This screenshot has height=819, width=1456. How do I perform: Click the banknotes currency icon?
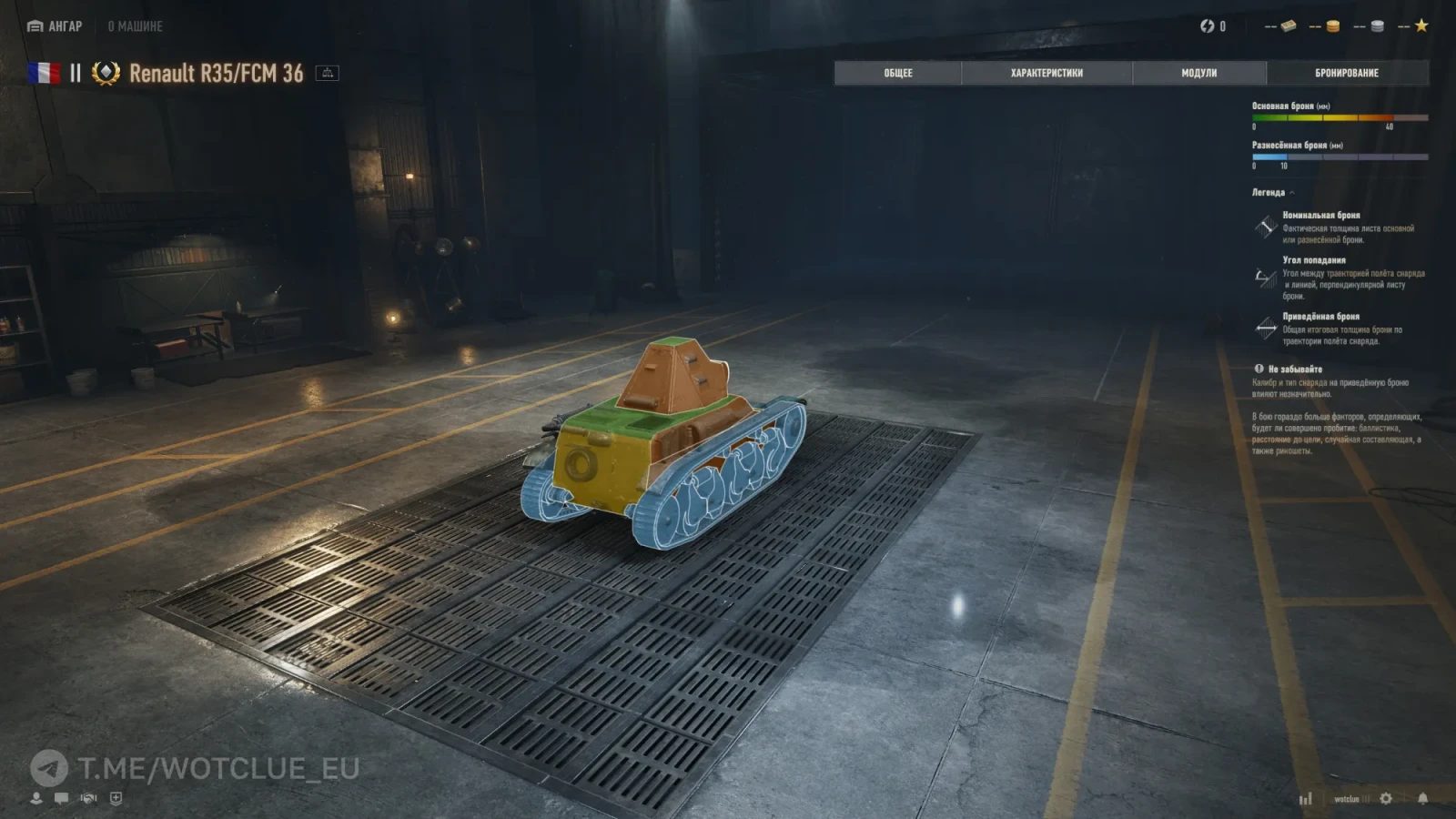point(1289,26)
